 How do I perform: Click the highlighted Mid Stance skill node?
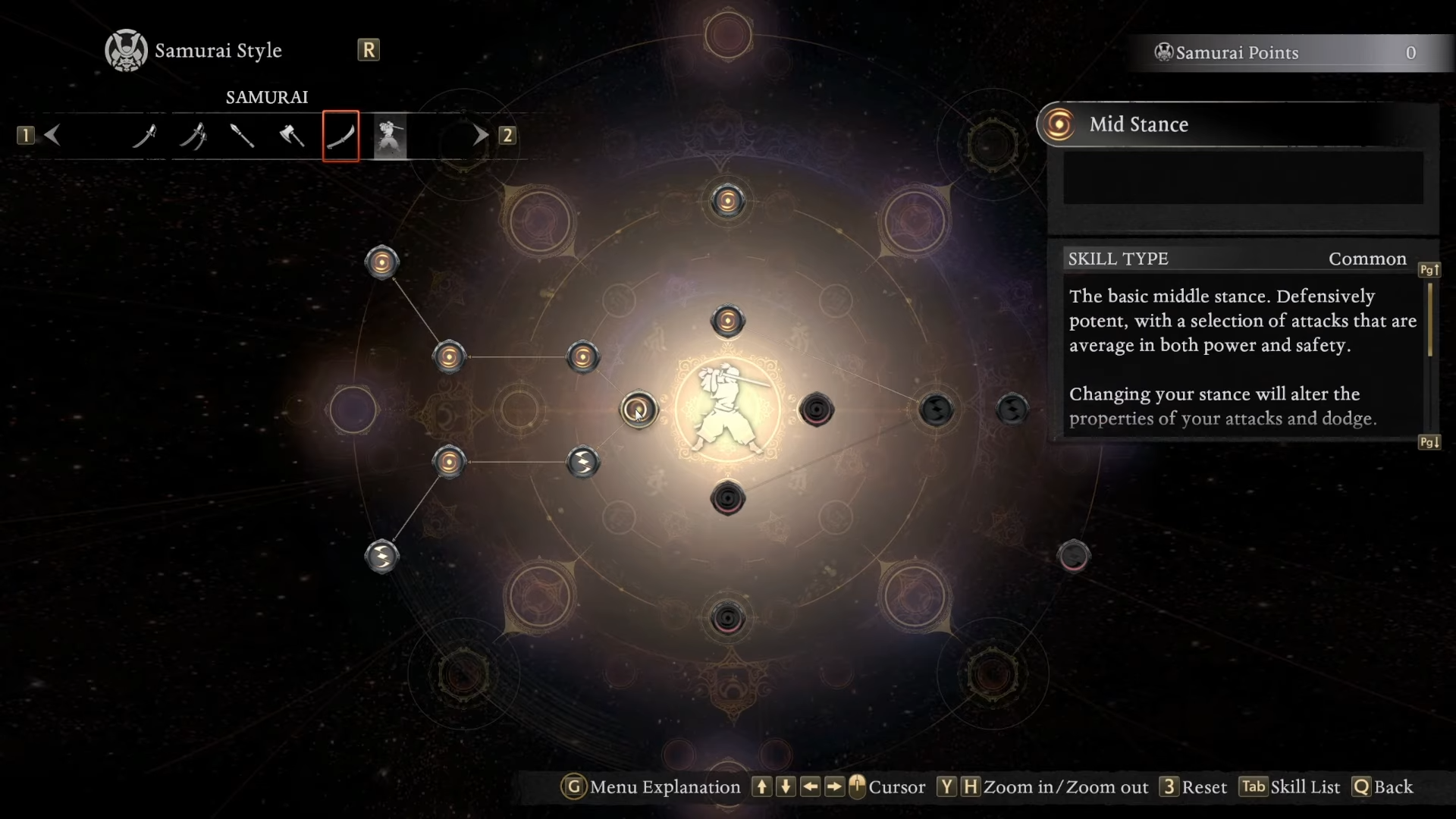(x=639, y=409)
